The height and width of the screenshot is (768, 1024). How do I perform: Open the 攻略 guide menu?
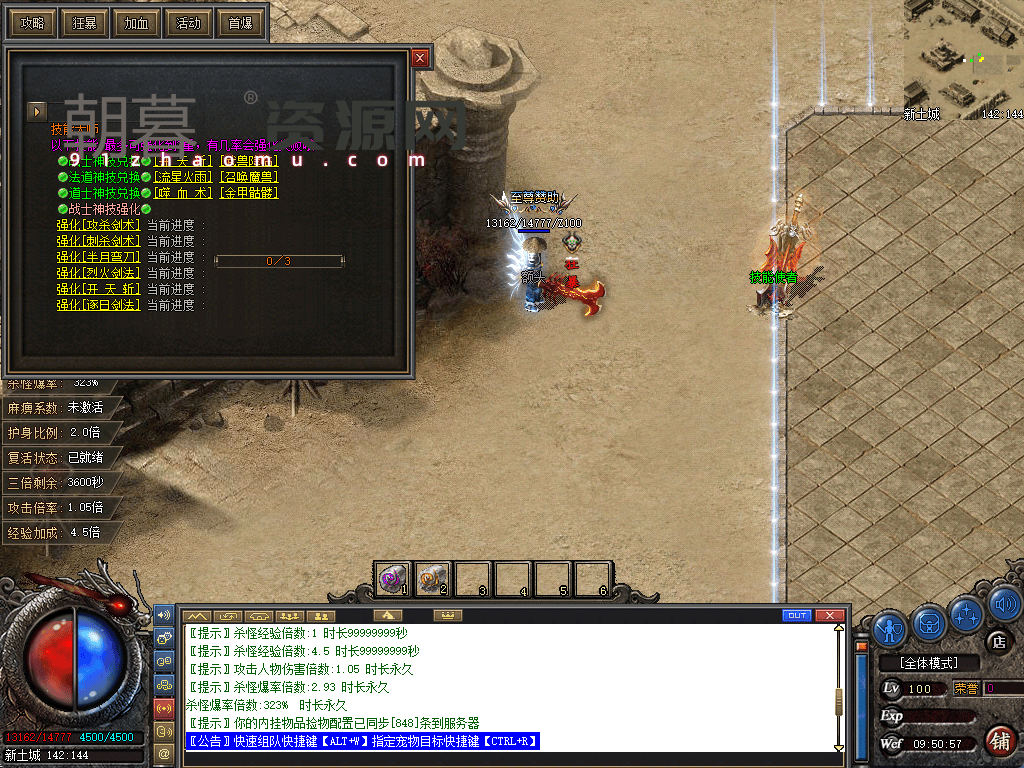click(x=31, y=23)
